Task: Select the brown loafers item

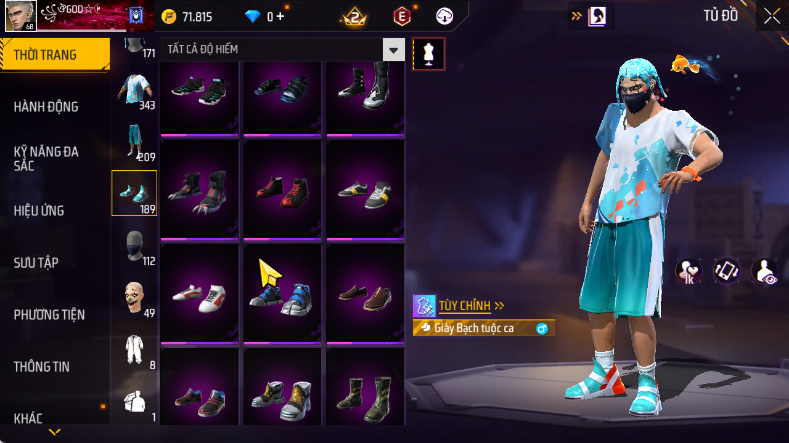Action: pos(365,295)
